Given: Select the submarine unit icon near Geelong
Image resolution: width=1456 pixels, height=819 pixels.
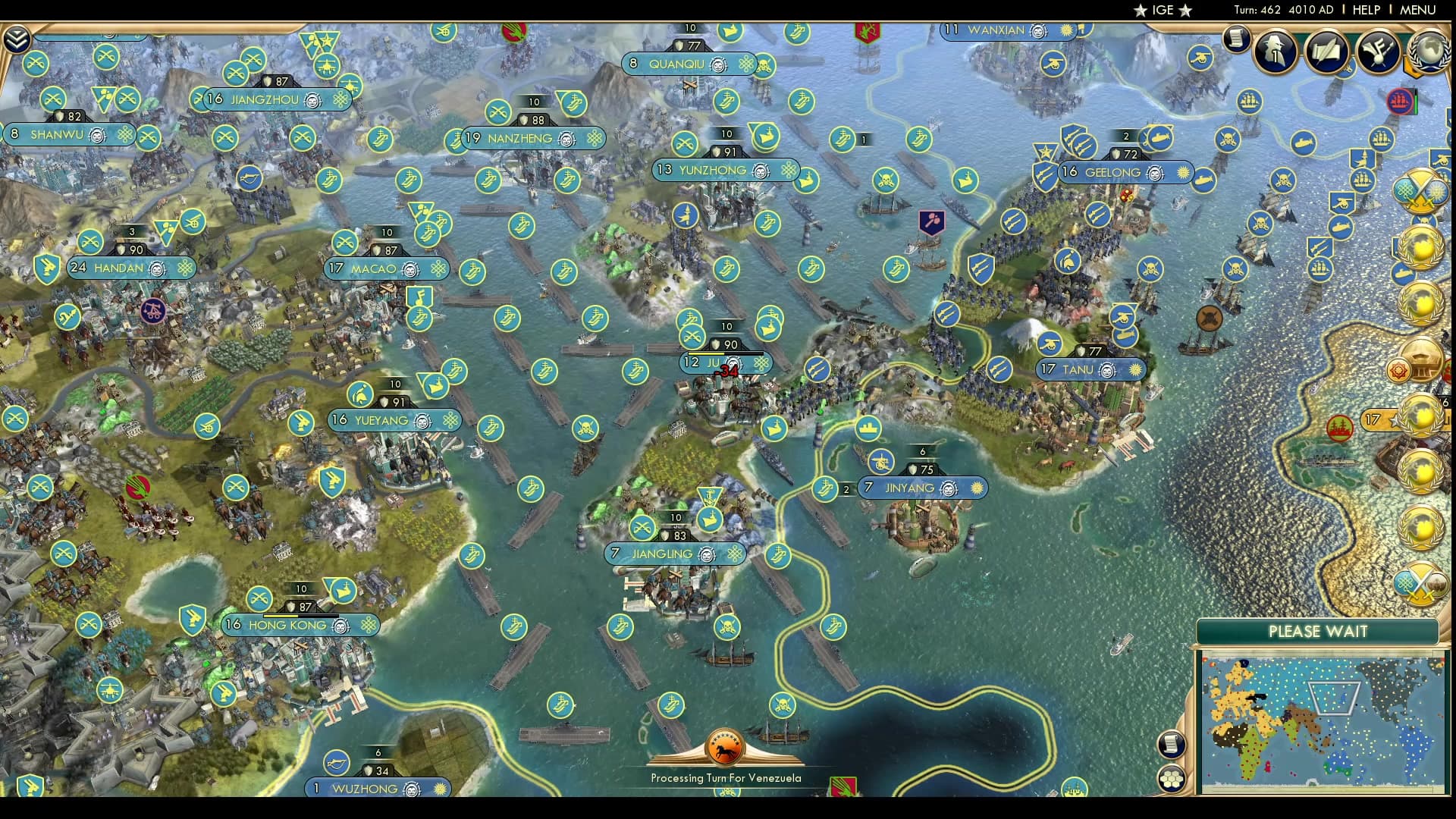Looking at the screenshot, I should click(1159, 137).
